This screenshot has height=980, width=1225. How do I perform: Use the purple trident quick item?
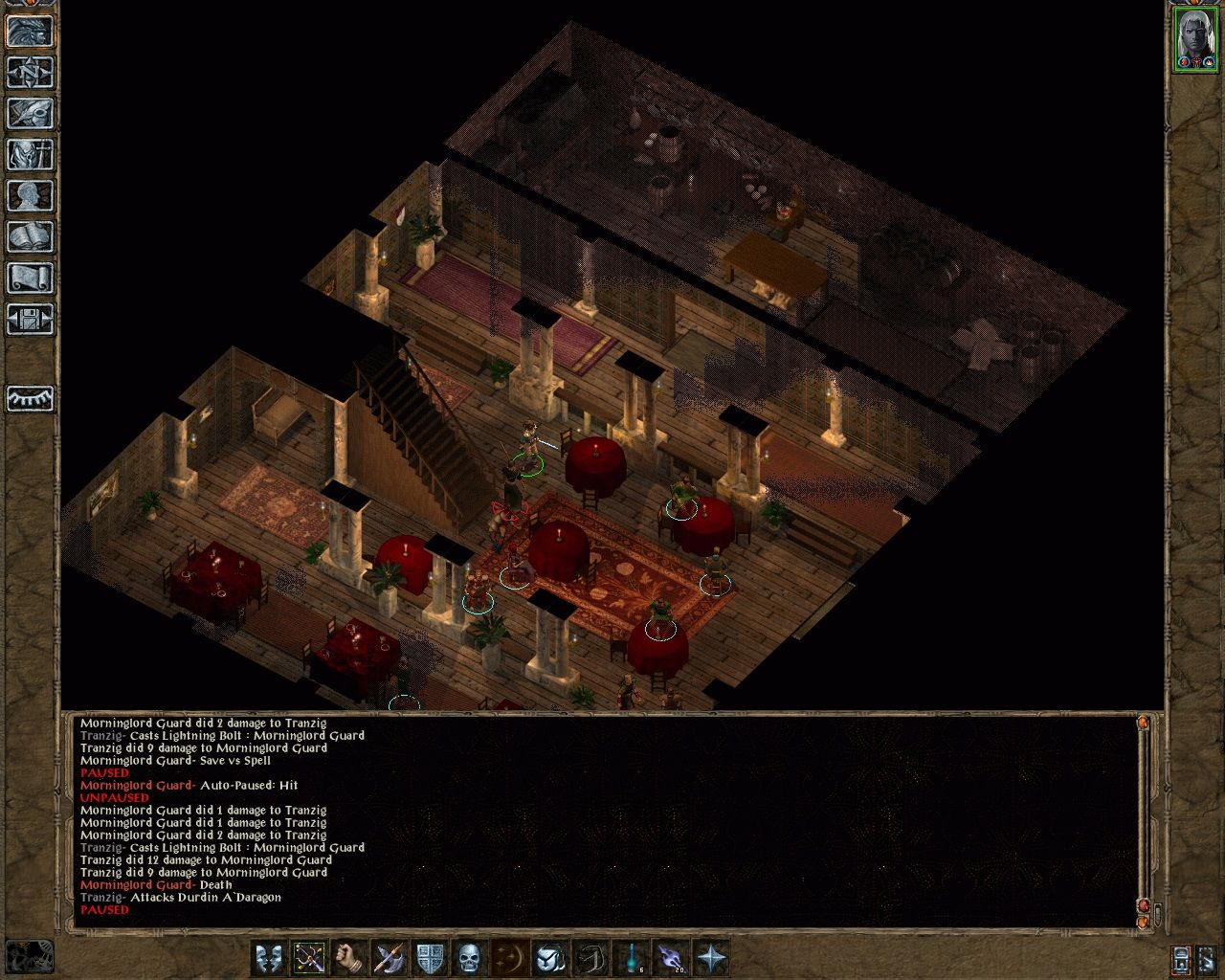pyautogui.click(x=671, y=957)
